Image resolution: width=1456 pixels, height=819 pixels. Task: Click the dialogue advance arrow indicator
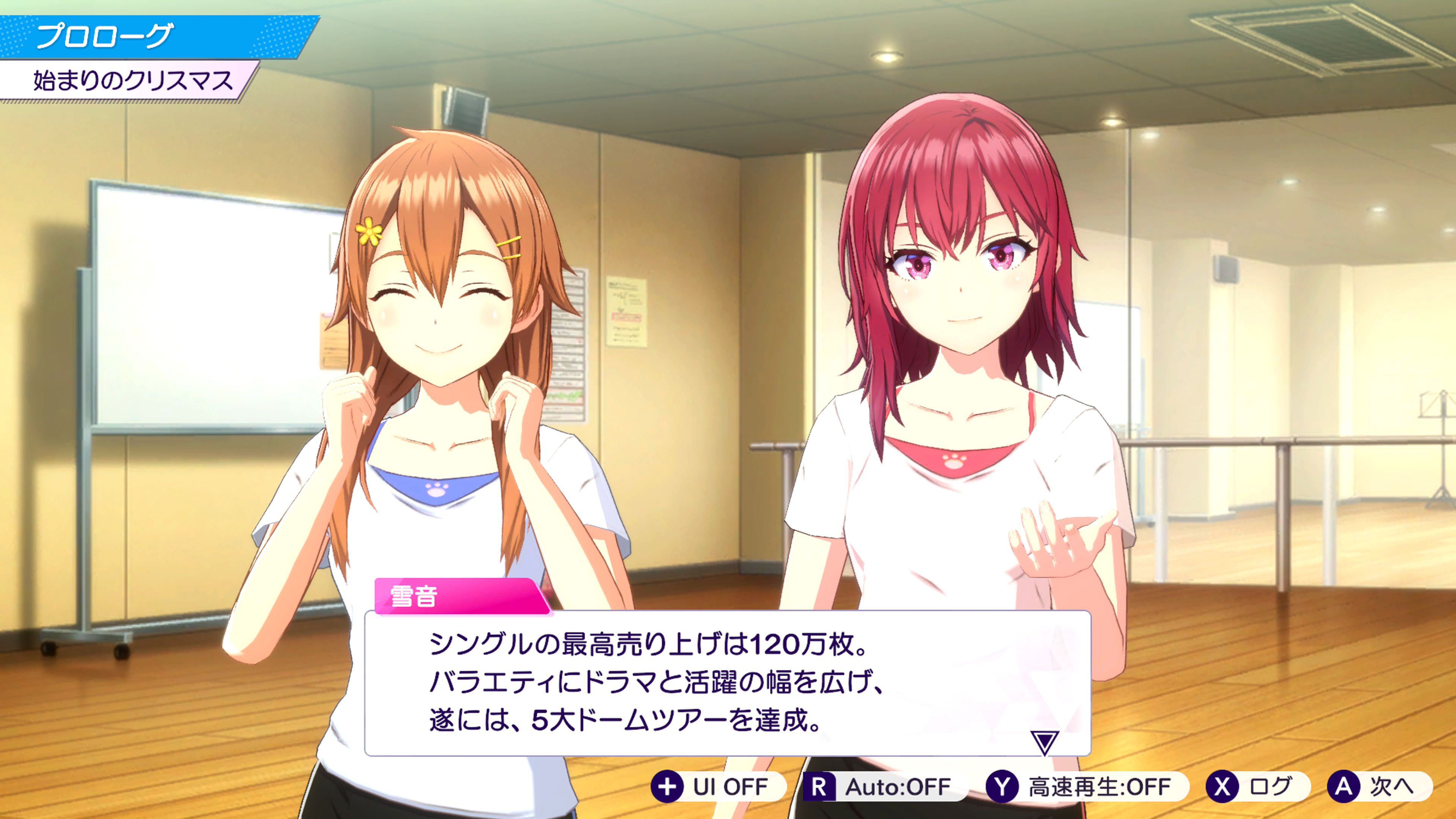click(x=1043, y=742)
